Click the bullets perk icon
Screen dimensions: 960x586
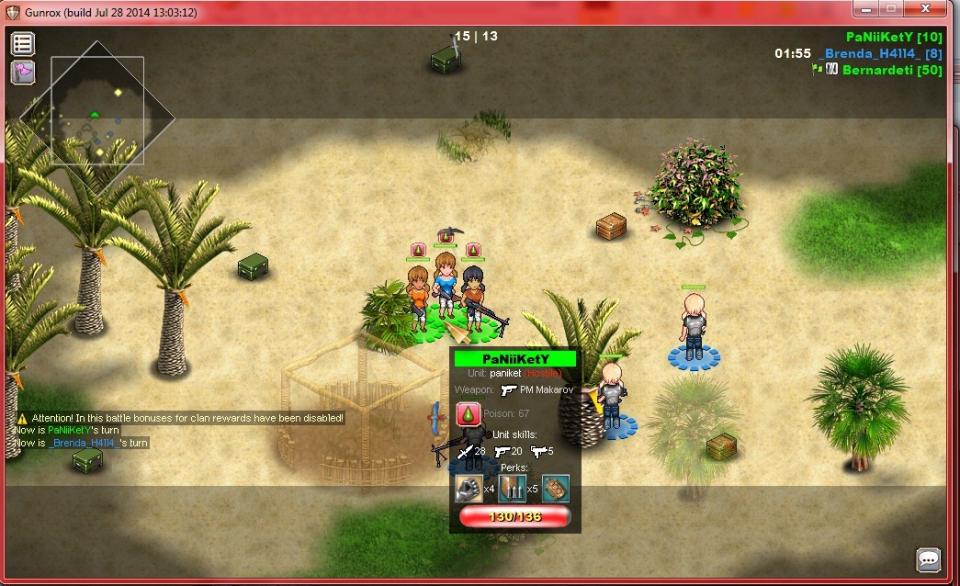[512, 488]
